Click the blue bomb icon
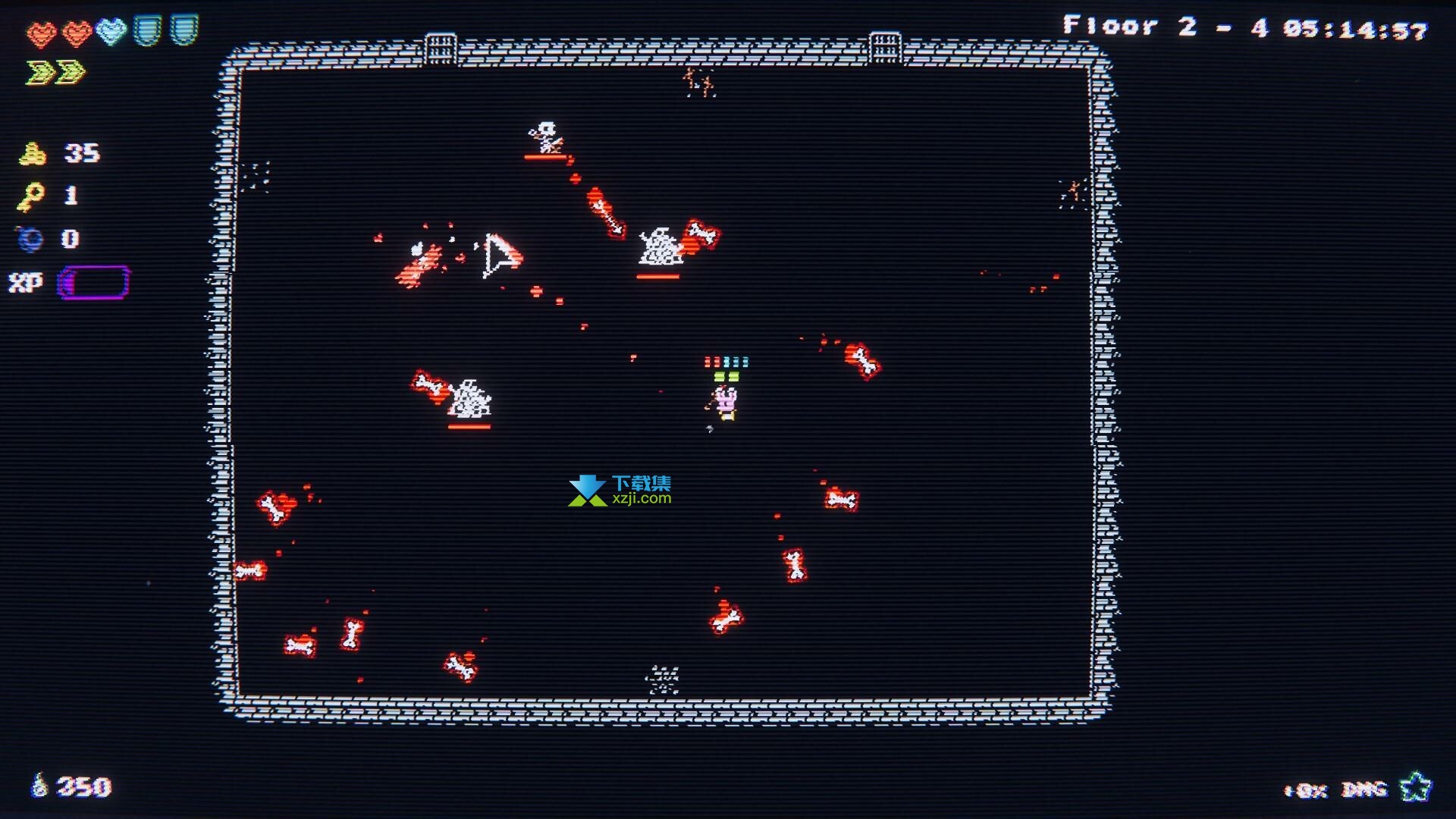The image size is (1456, 819). click(31, 240)
